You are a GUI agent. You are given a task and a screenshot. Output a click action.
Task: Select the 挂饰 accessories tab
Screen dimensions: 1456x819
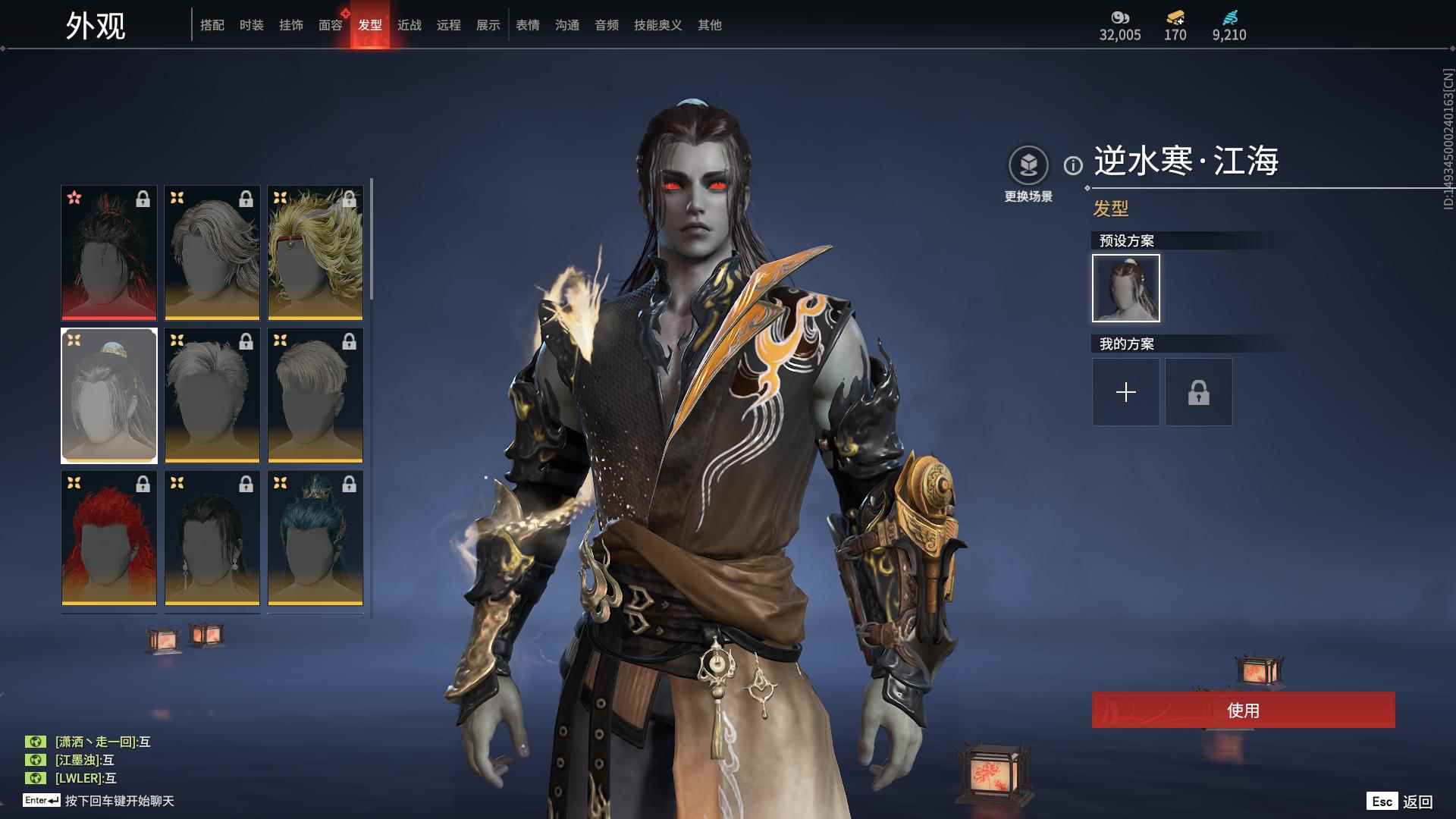(291, 25)
